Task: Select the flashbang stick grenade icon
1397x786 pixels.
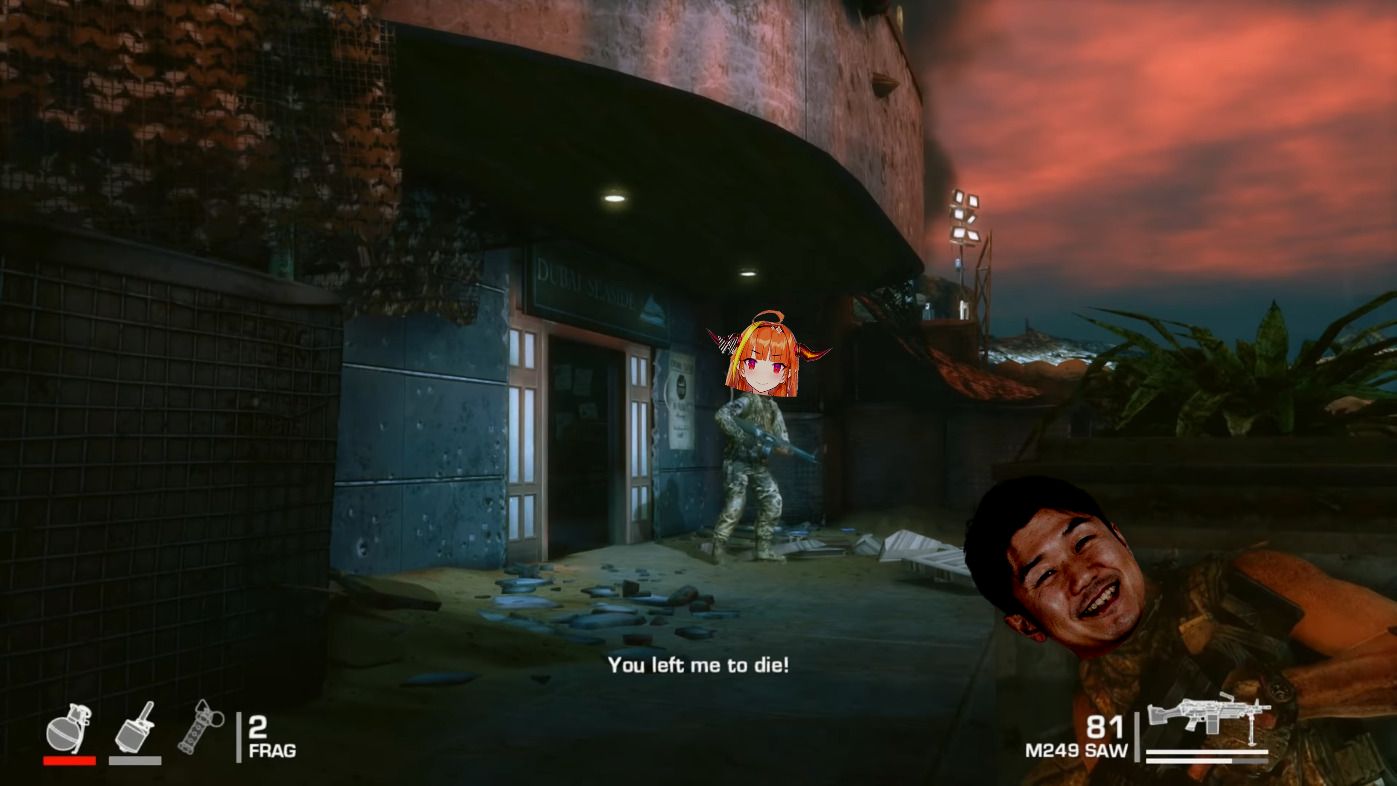Action: pos(200,725)
